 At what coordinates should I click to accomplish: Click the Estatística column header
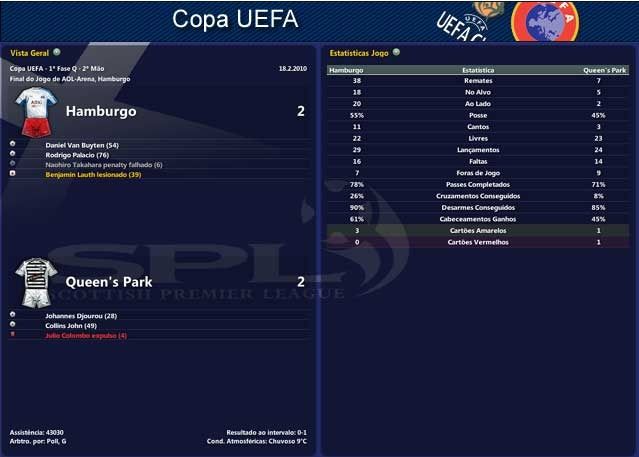point(478,71)
